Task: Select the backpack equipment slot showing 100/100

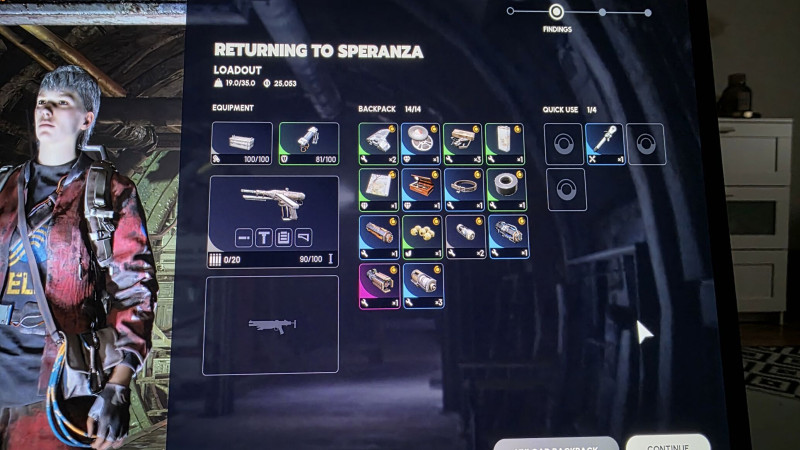Action: pyautogui.click(x=242, y=143)
